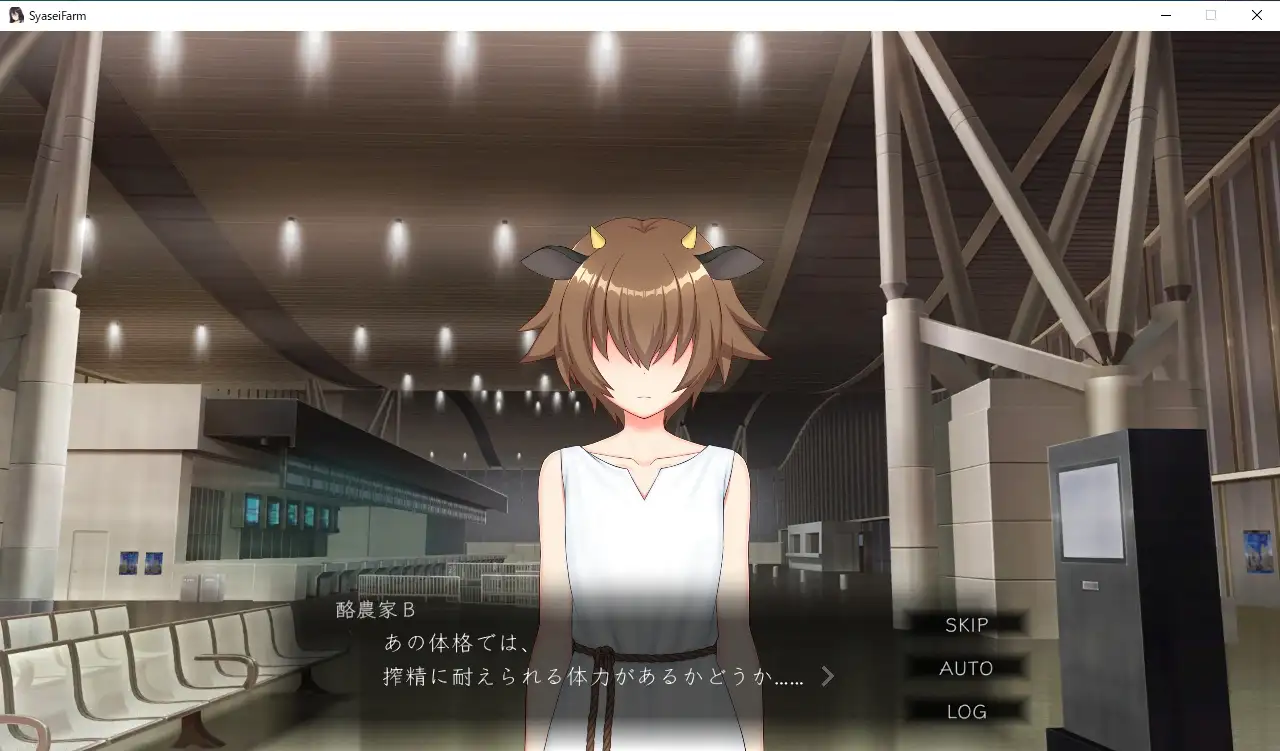Click the waiting benches on the left
1280x751 pixels.
[140, 670]
